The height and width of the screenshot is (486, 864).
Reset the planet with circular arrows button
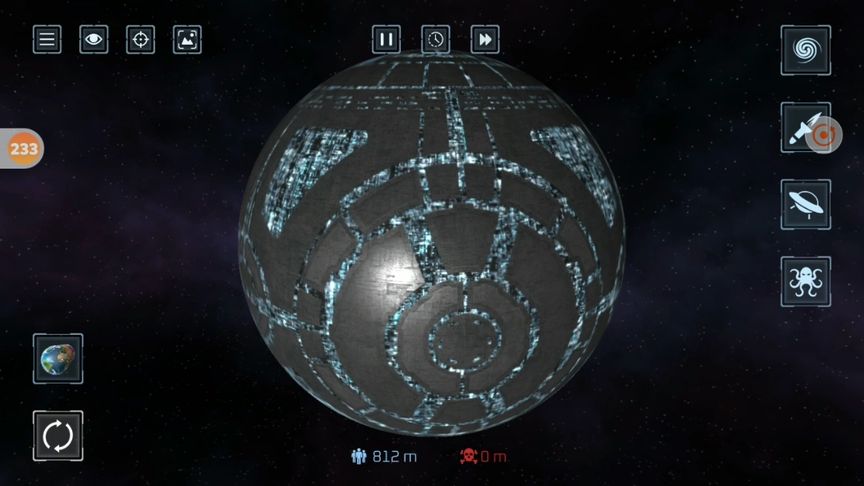(x=58, y=436)
